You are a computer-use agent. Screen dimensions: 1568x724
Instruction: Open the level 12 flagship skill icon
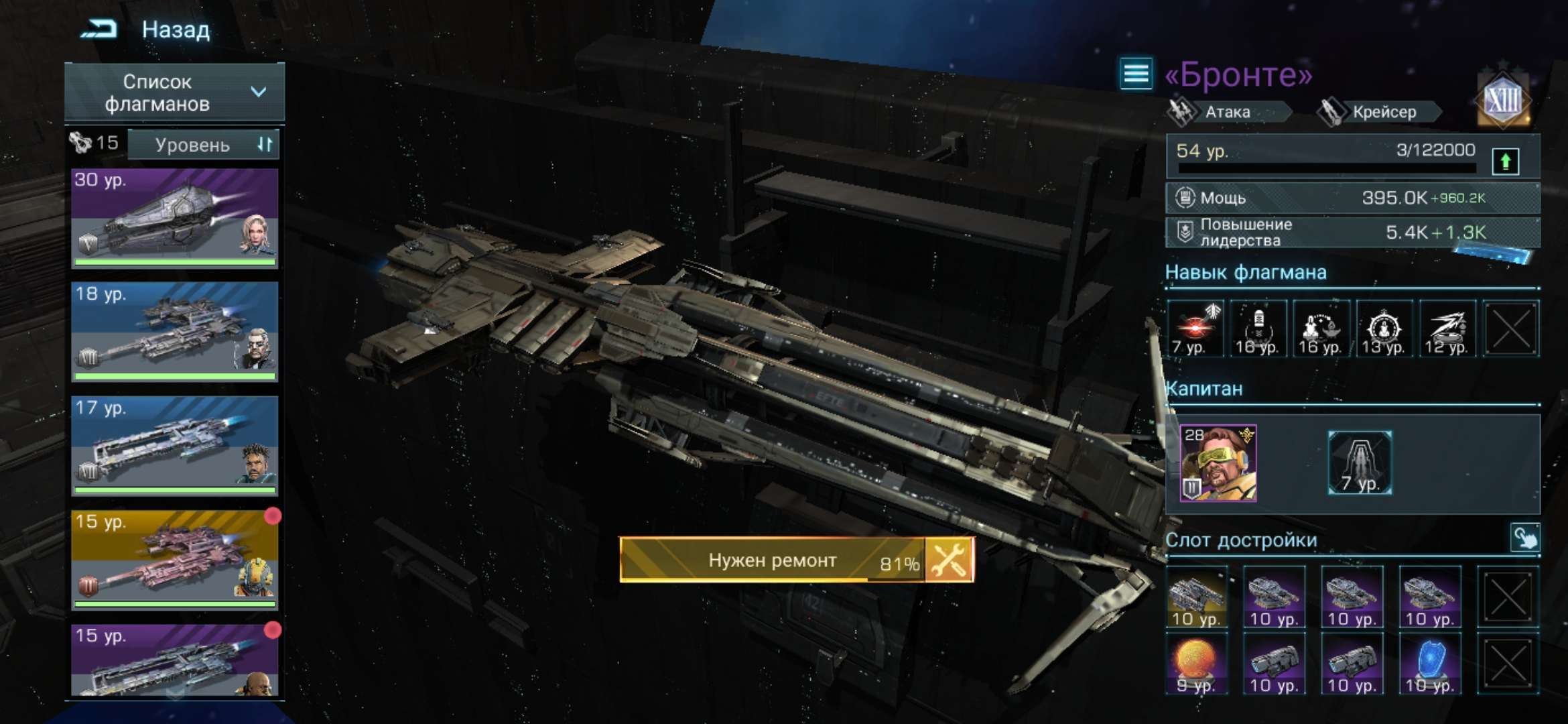click(1447, 328)
